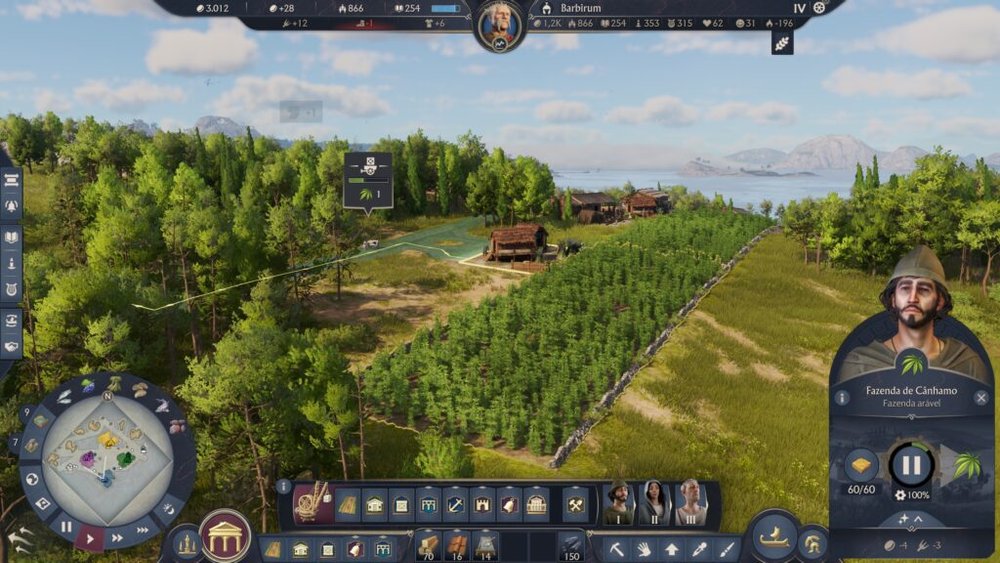Image resolution: width=1000 pixels, height=563 pixels.
Task: Open the settings gear in top bar
Action: 820,7
